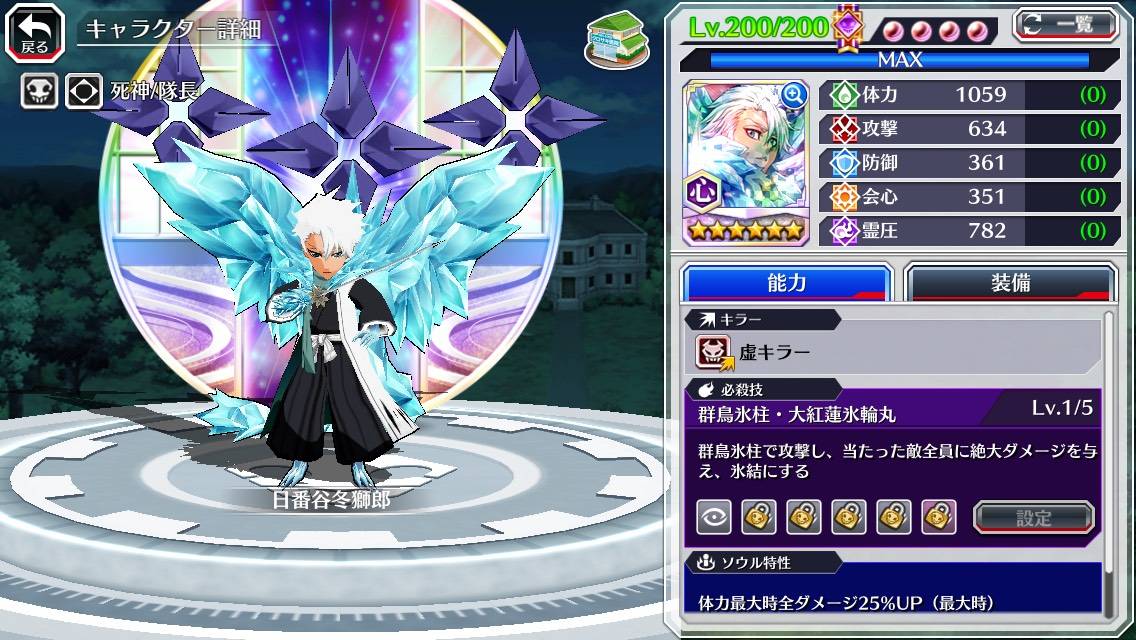
Task: Magnify the character portrait thumbnail
Action: click(795, 95)
